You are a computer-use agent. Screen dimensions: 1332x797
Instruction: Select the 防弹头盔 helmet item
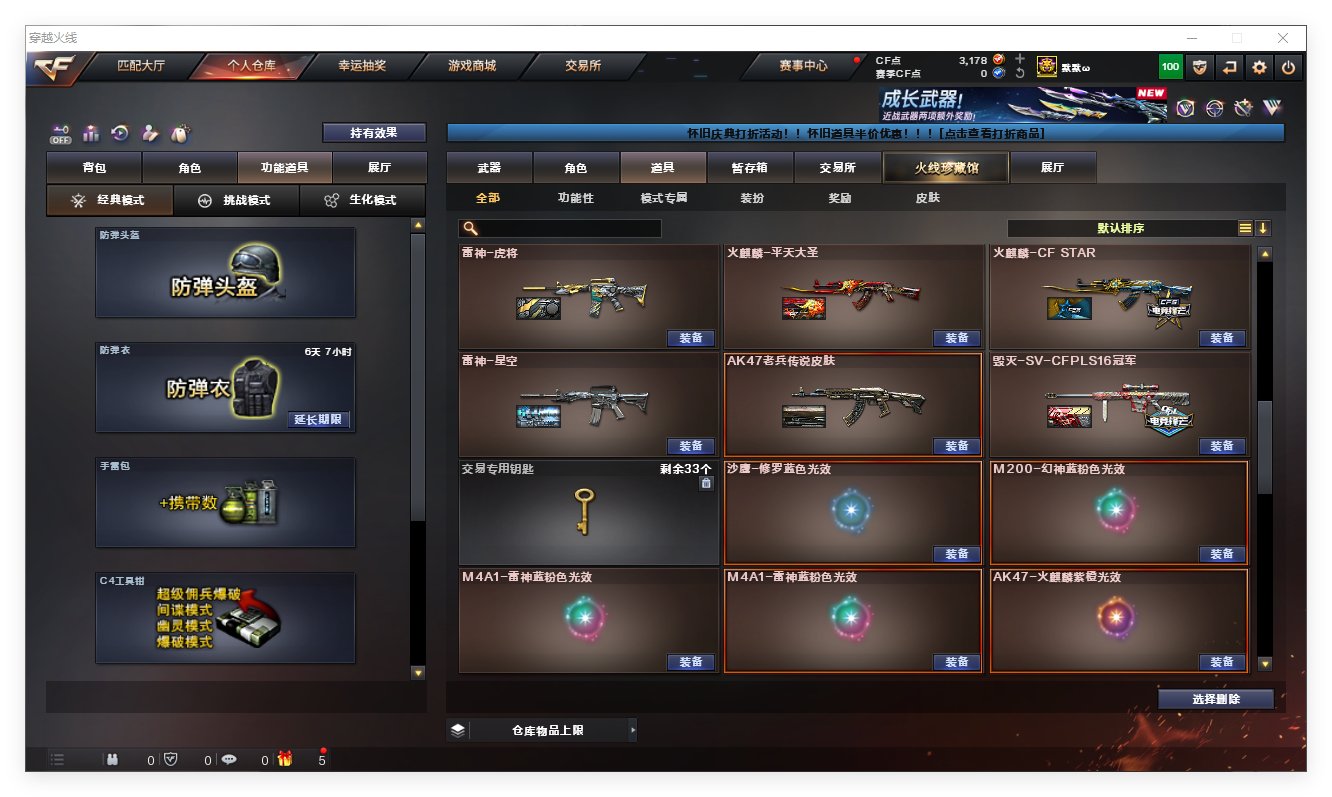(225, 273)
